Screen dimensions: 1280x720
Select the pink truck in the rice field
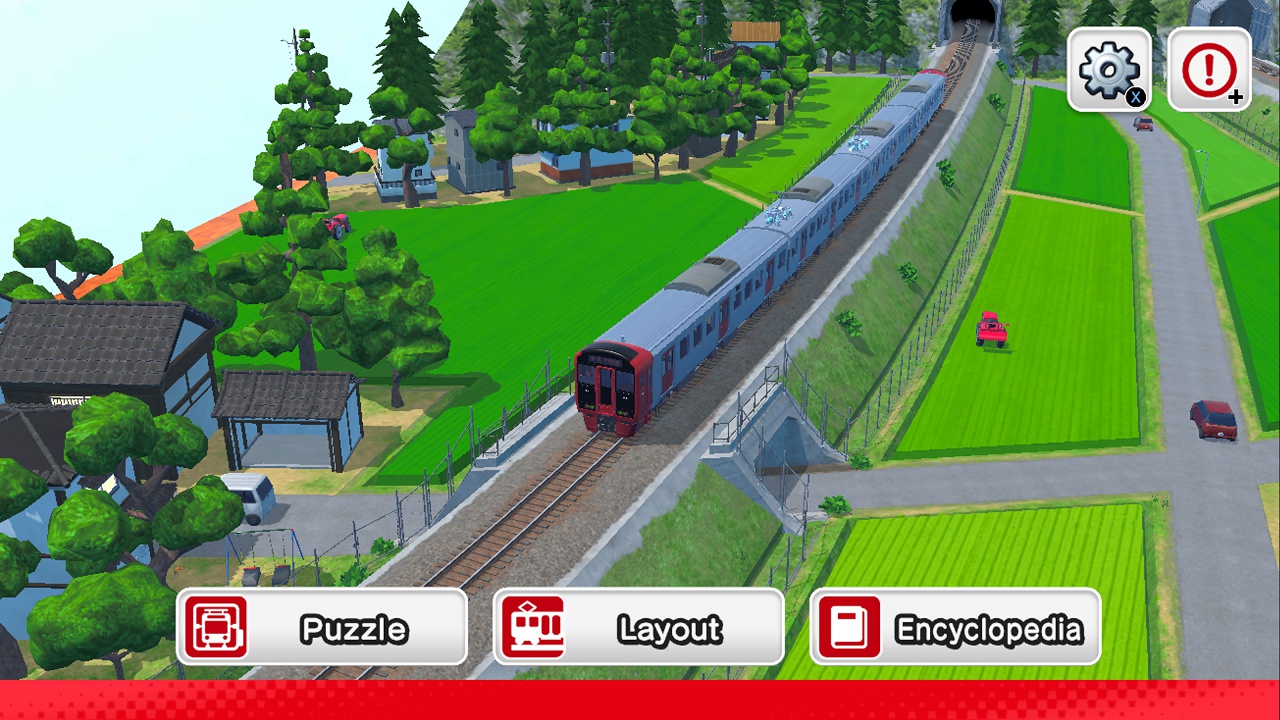tap(991, 330)
